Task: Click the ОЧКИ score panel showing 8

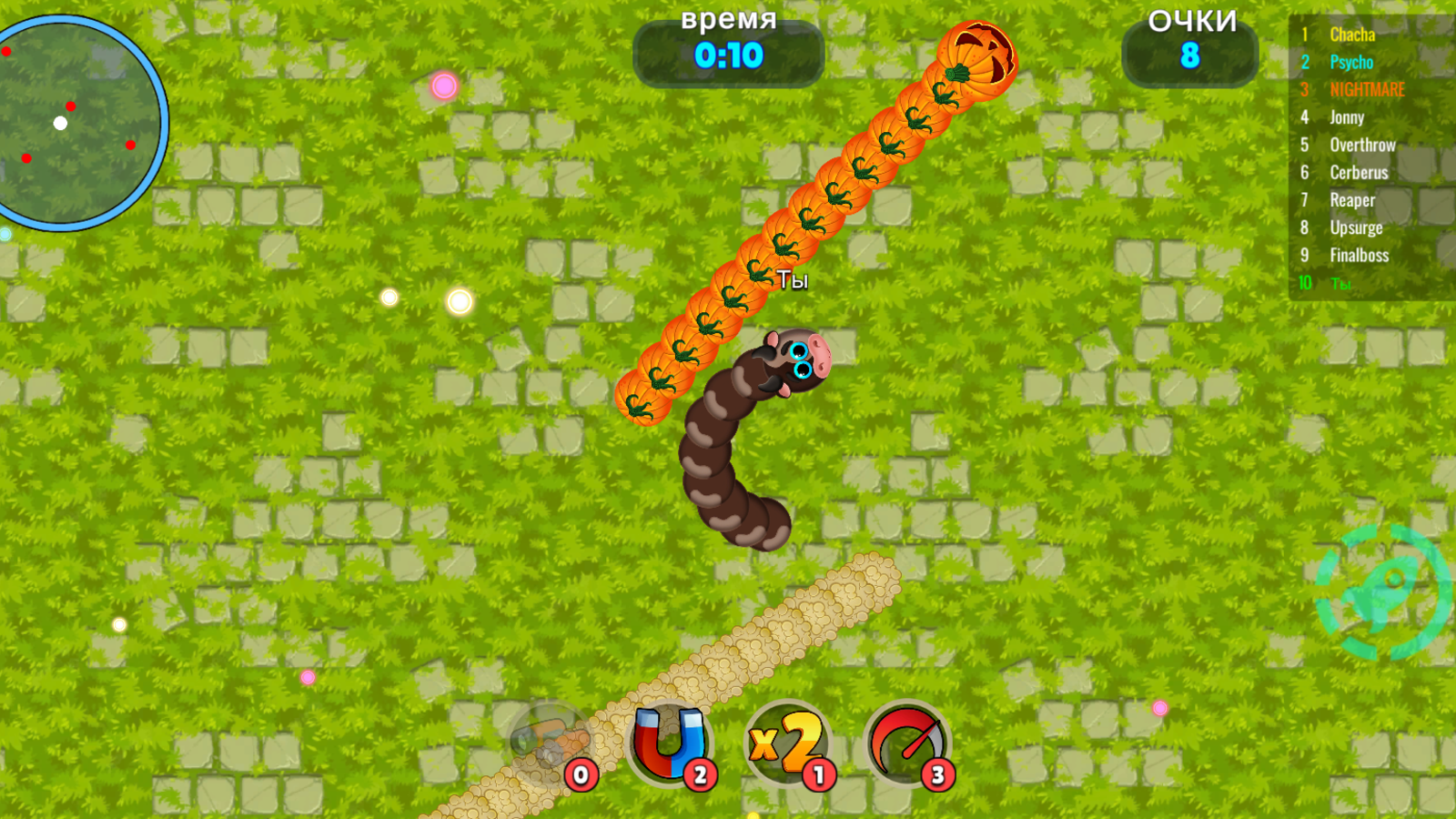Action: [1191, 41]
